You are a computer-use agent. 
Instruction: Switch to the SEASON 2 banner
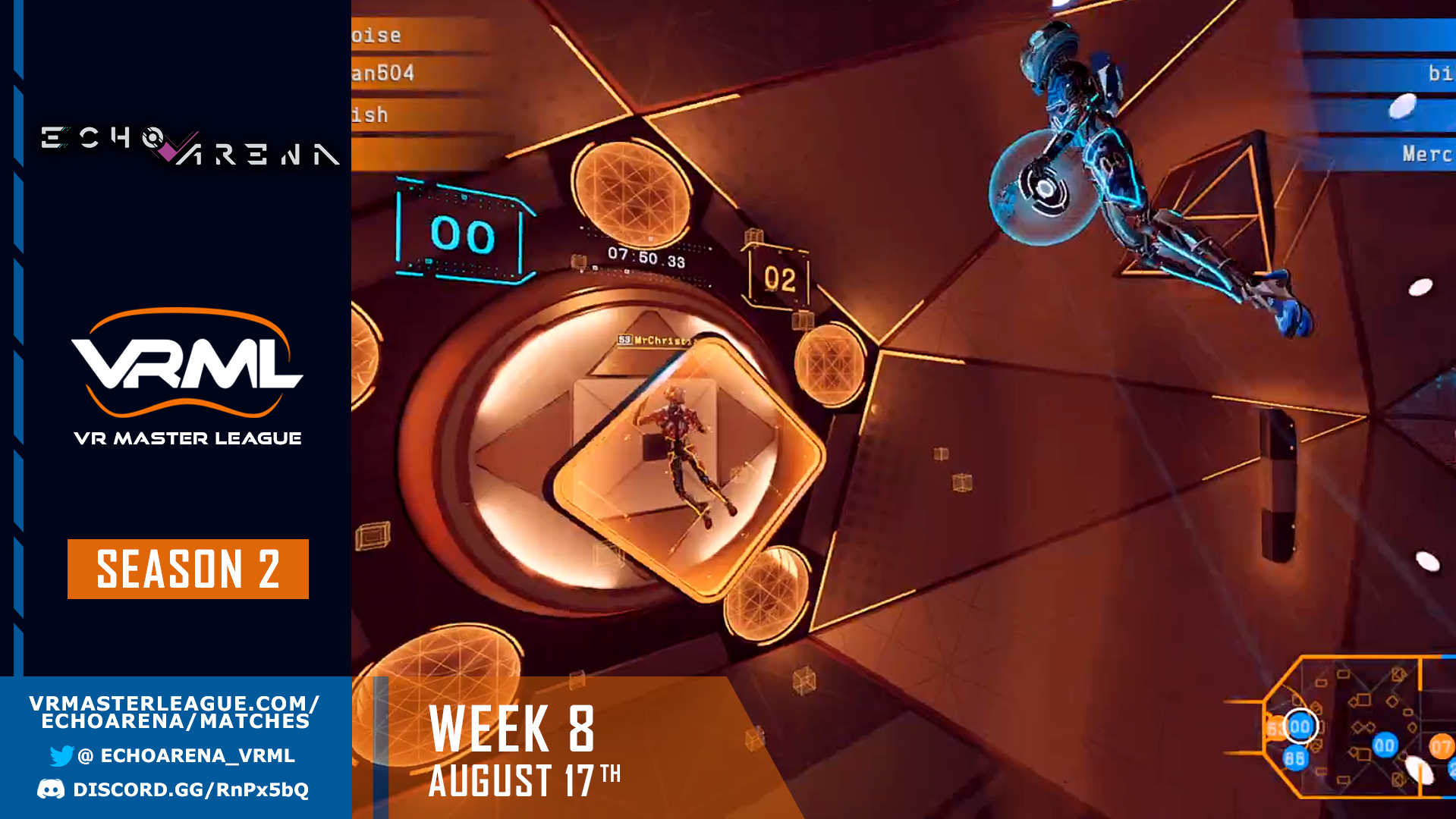point(187,570)
